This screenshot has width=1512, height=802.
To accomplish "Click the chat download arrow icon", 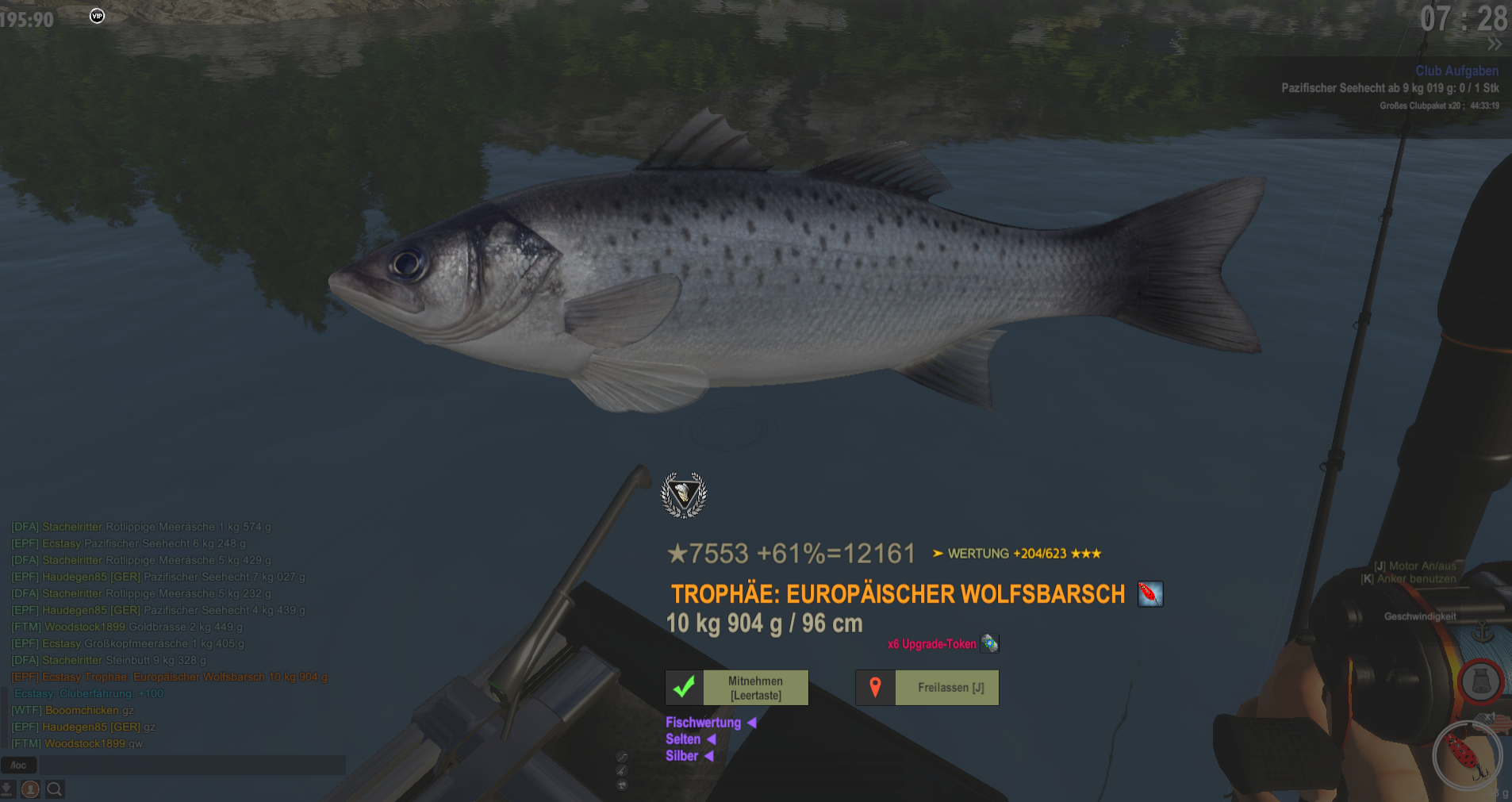I will [7, 789].
